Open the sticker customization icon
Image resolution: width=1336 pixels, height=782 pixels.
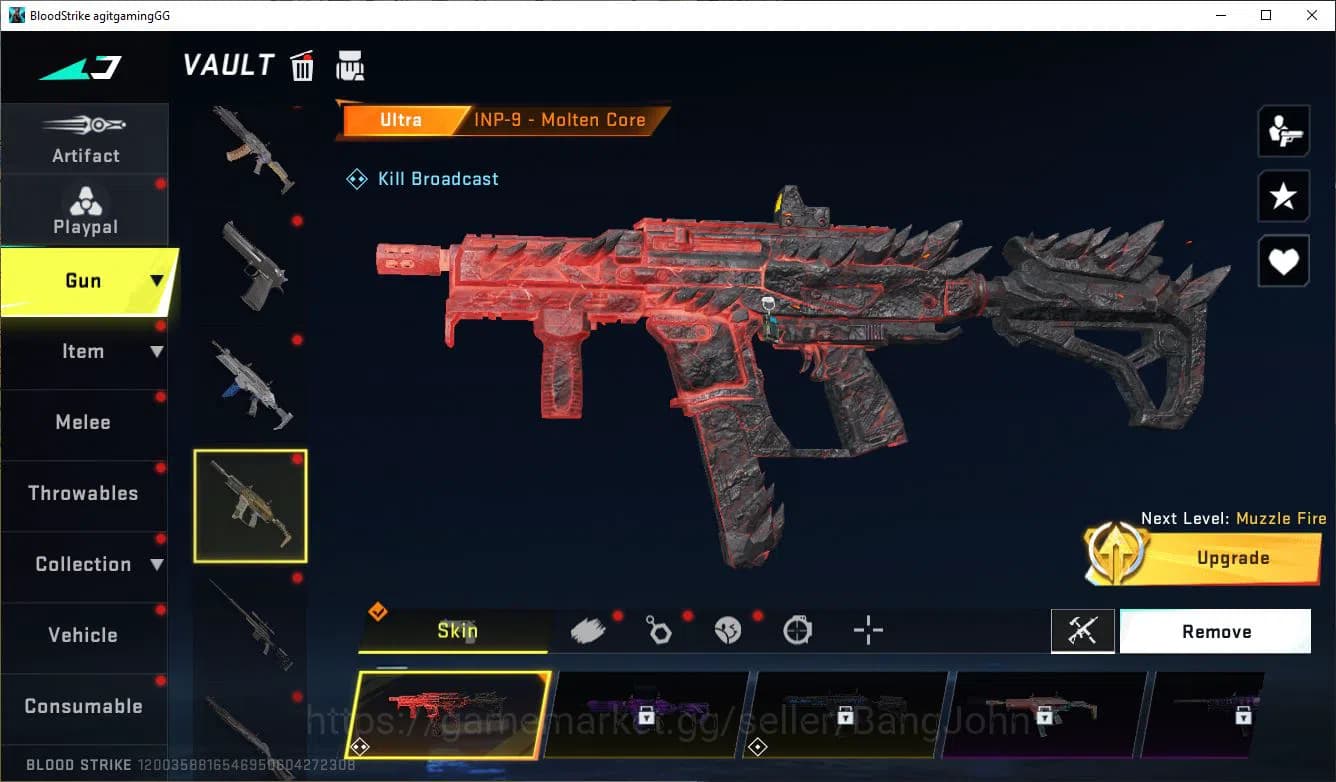tap(728, 630)
